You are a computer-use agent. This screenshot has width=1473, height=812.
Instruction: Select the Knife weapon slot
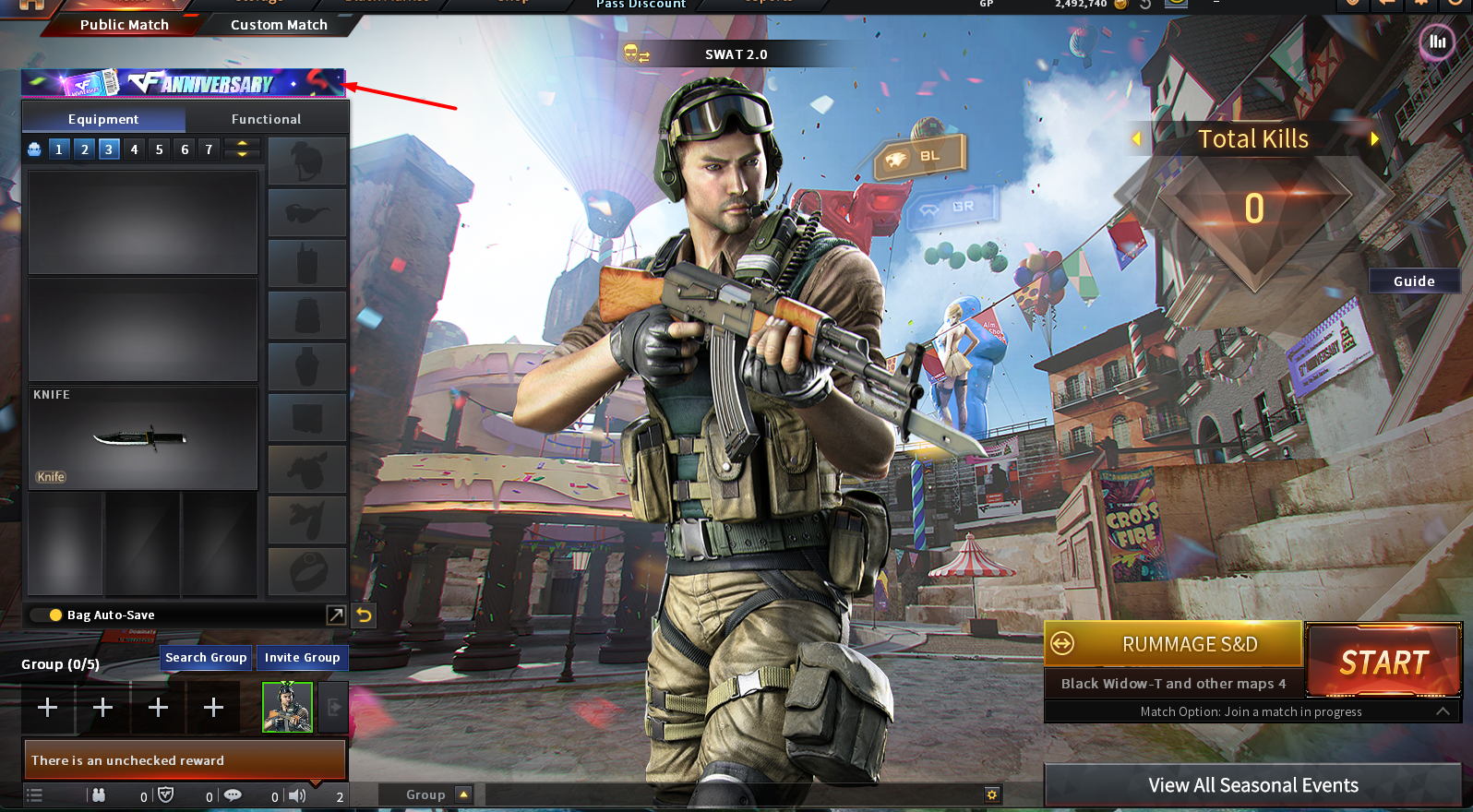(142, 437)
